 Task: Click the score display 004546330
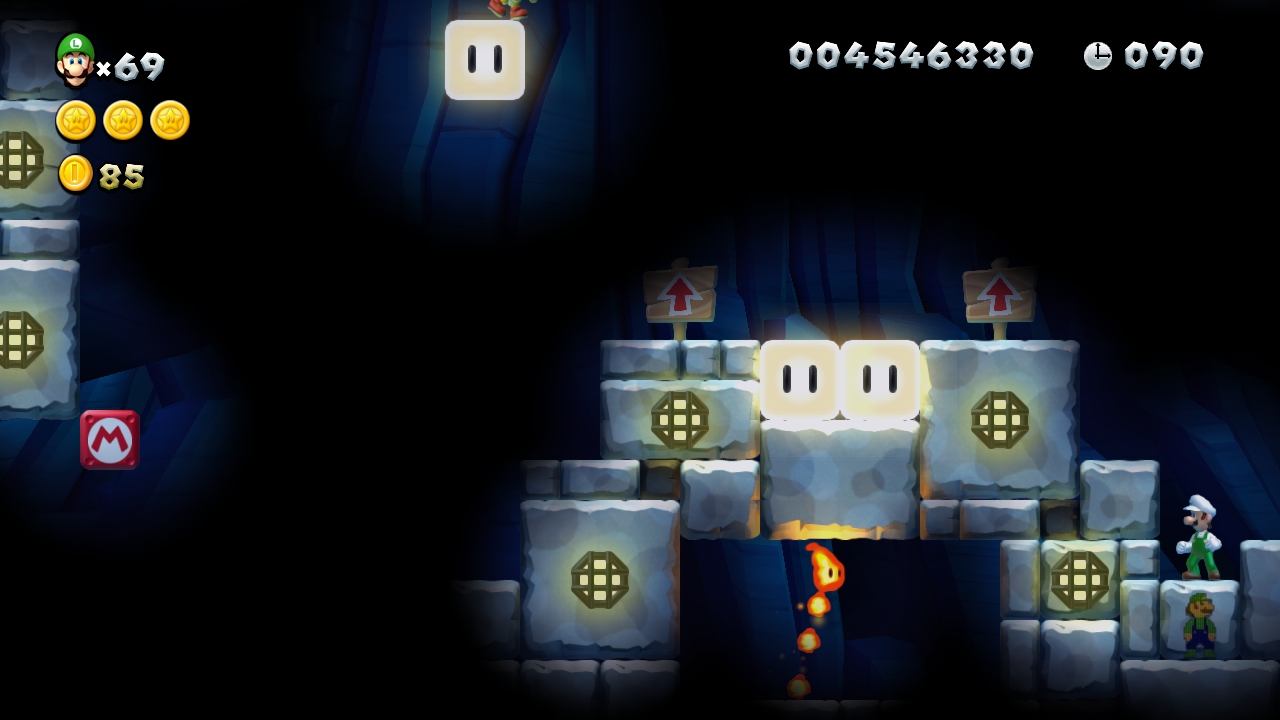point(912,56)
